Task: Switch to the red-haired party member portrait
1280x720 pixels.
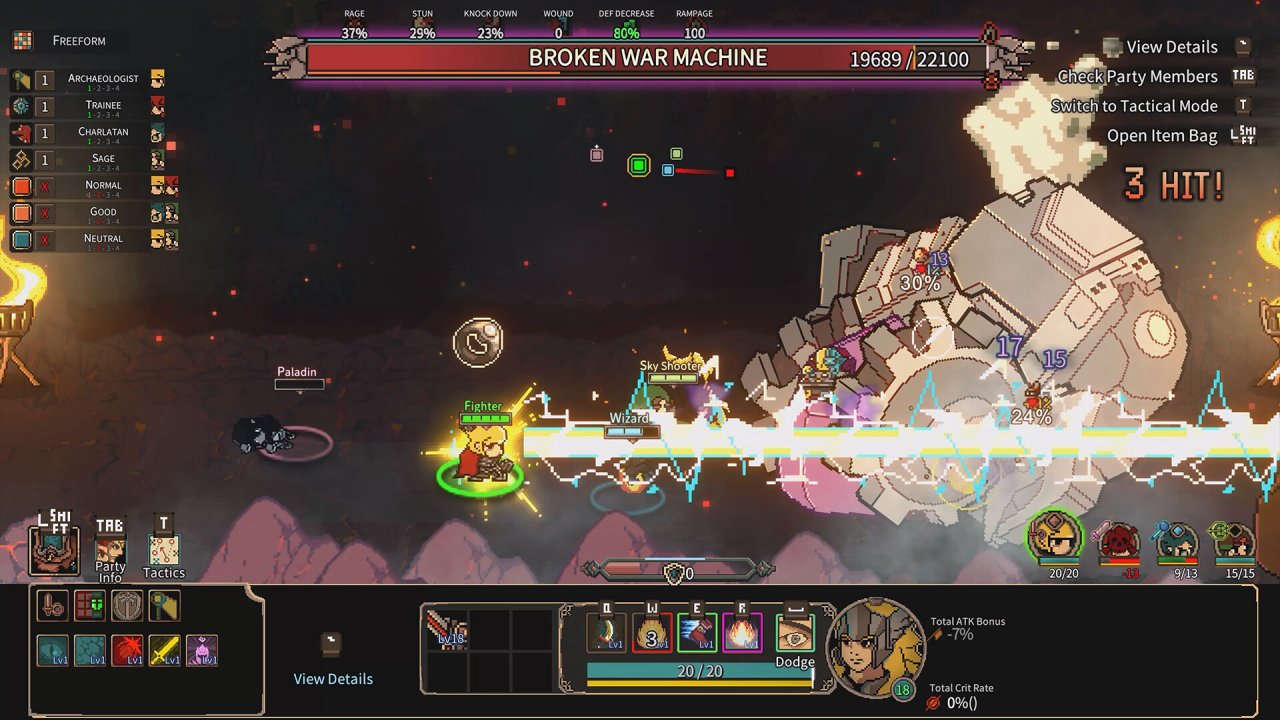Action: (x=1120, y=542)
